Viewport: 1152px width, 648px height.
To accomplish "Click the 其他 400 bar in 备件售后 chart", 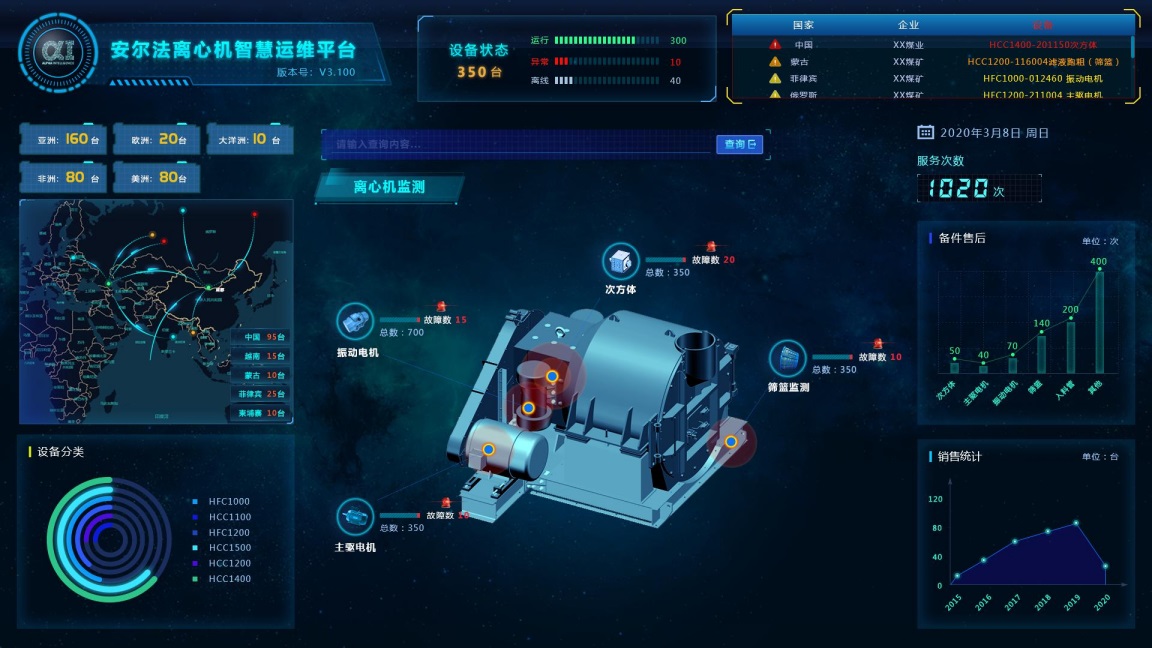I will pos(1099,322).
